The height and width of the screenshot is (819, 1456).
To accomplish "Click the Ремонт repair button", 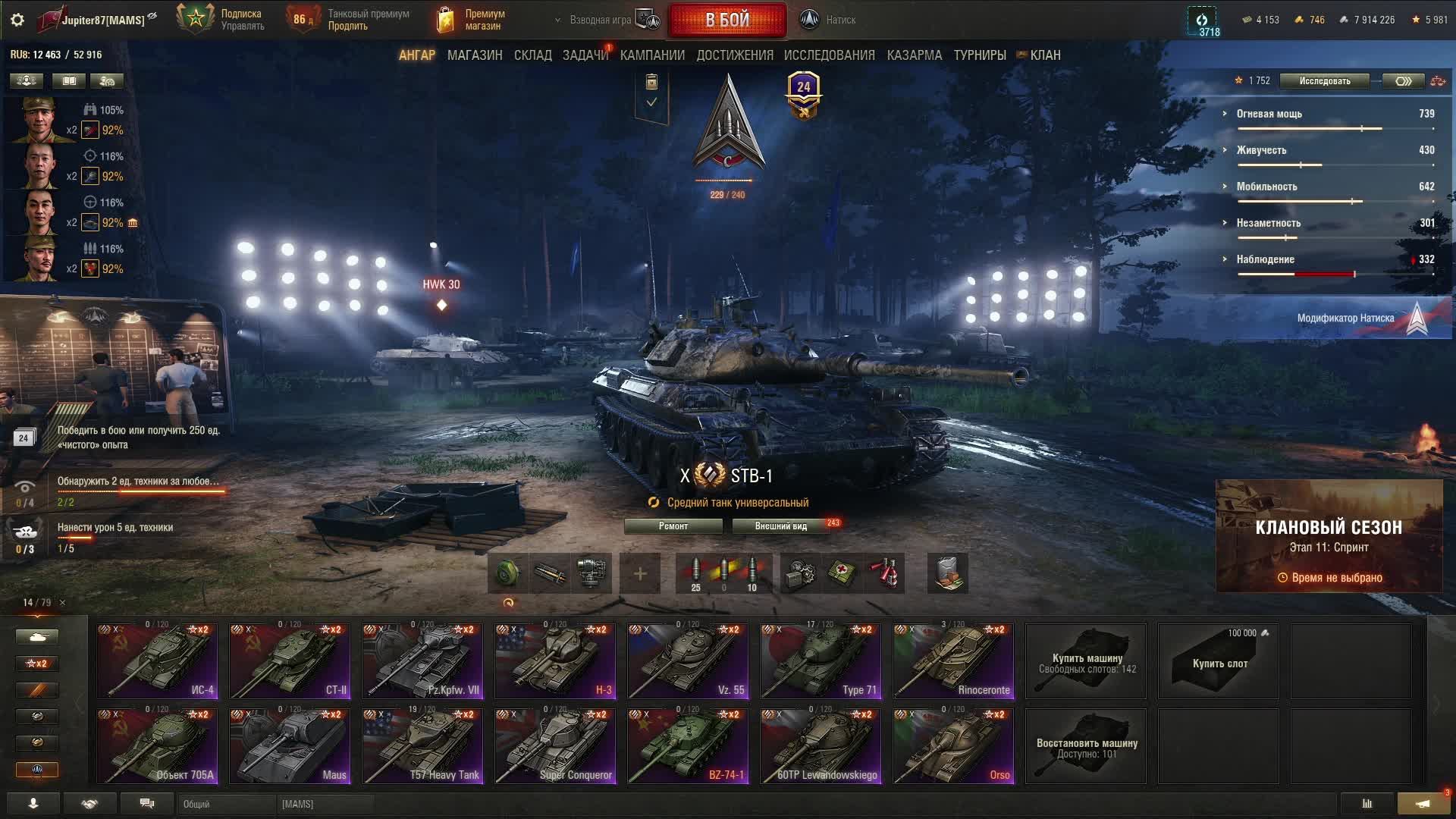I will pyautogui.click(x=673, y=526).
